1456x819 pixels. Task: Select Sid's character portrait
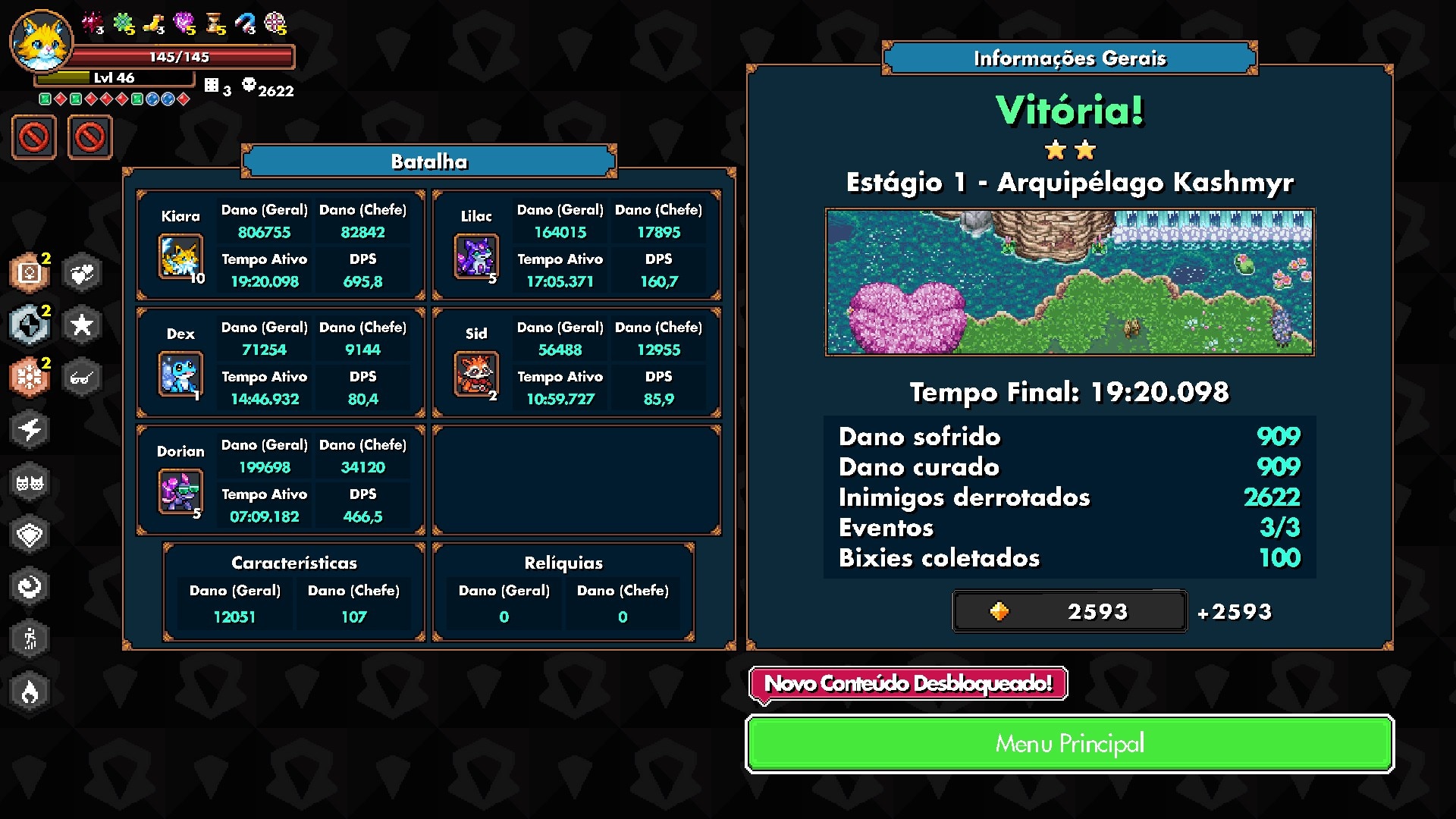click(x=475, y=374)
